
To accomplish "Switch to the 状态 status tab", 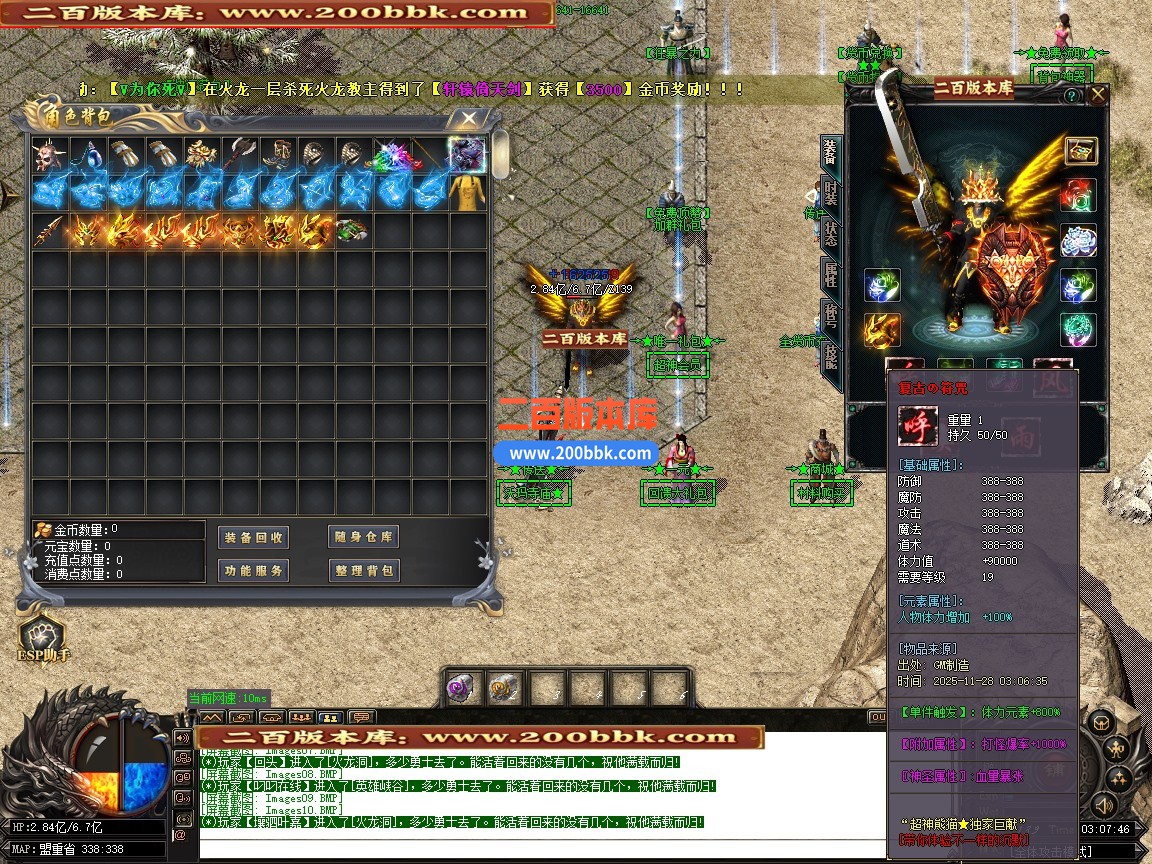I will click(x=830, y=234).
